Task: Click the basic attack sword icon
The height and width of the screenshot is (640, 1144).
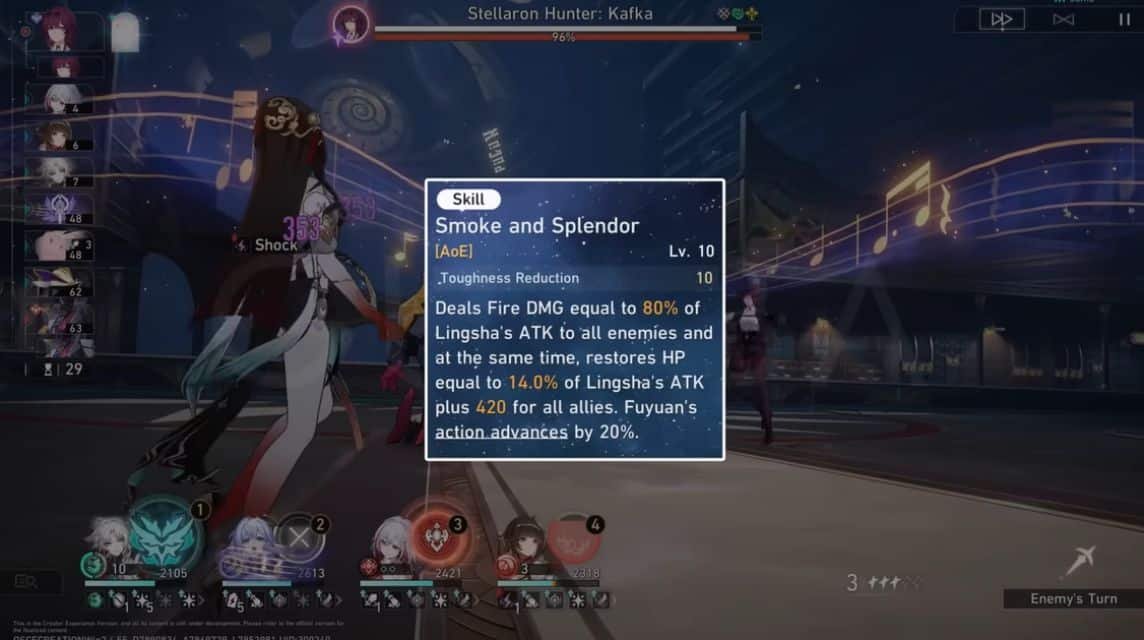Action: (x=1080, y=560)
